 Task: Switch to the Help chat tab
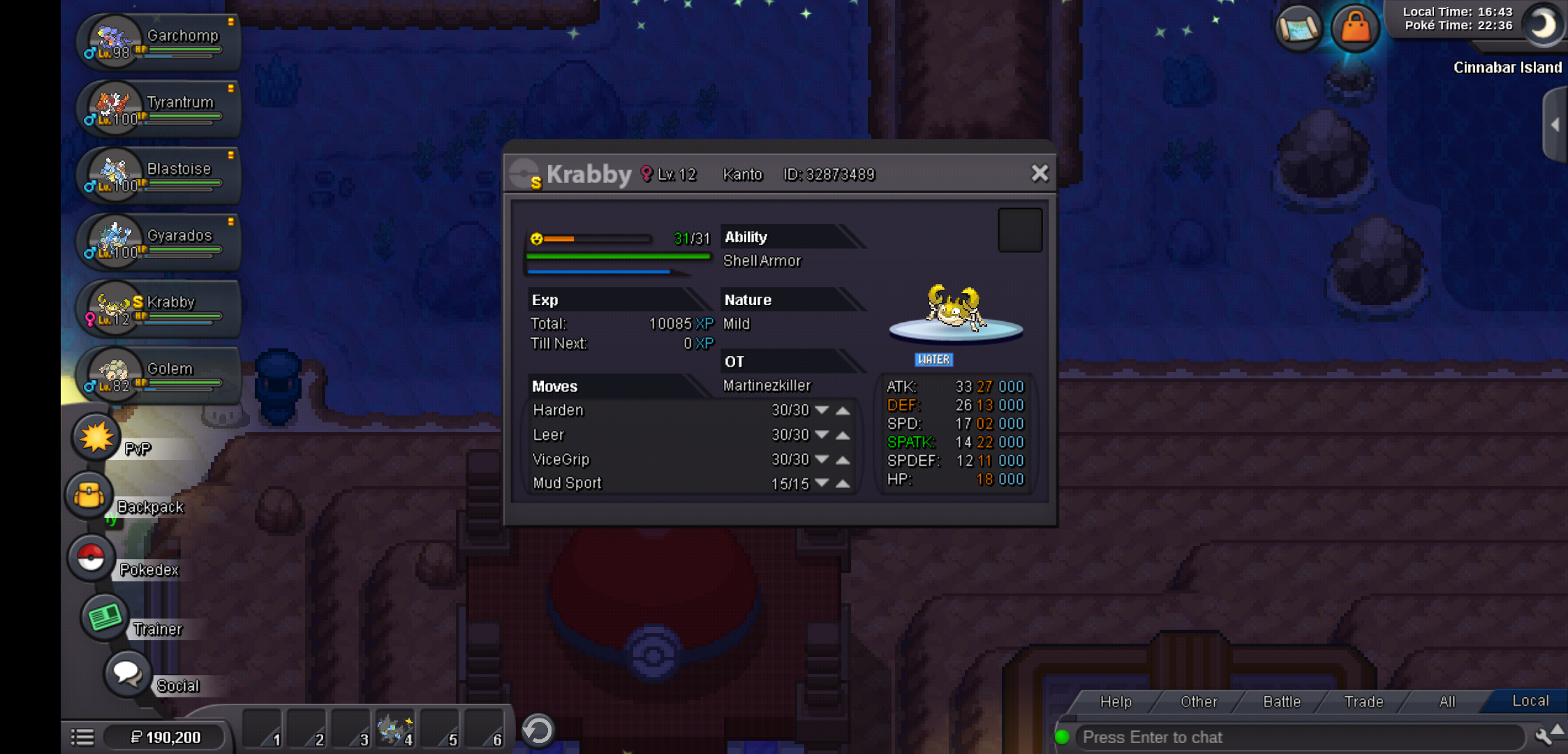coord(1115,702)
